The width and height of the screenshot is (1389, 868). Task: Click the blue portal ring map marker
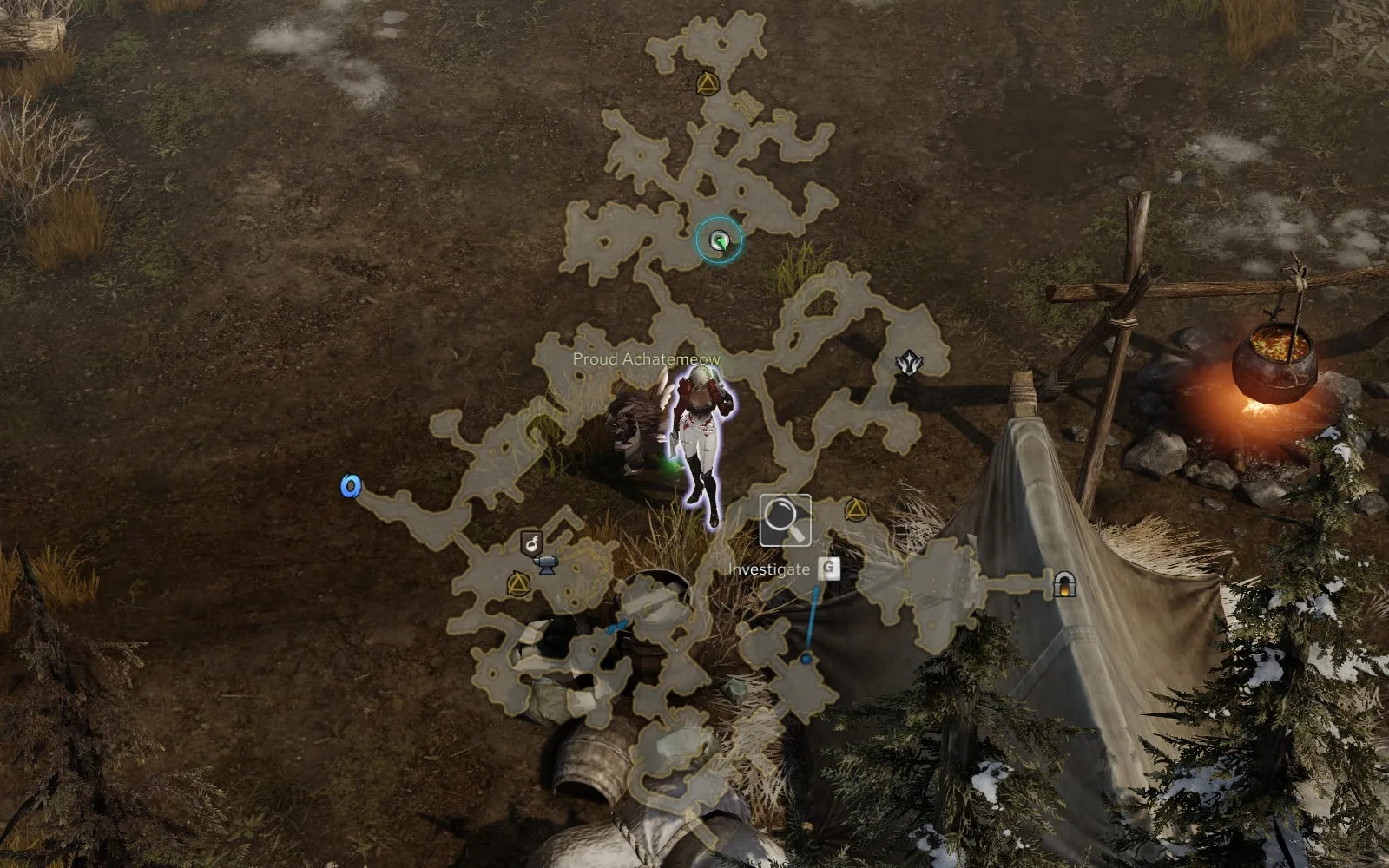click(350, 486)
